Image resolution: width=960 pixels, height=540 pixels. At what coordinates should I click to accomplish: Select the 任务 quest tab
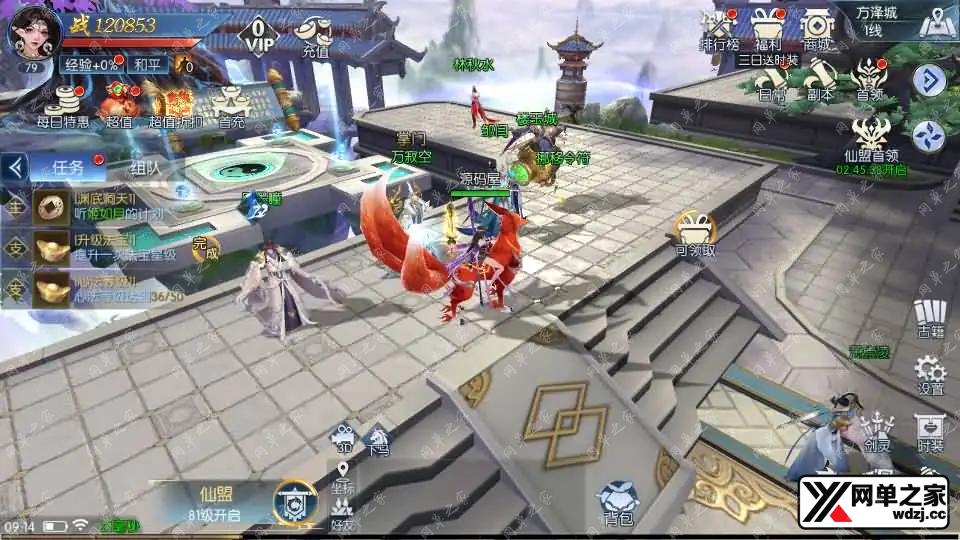pos(68,167)
